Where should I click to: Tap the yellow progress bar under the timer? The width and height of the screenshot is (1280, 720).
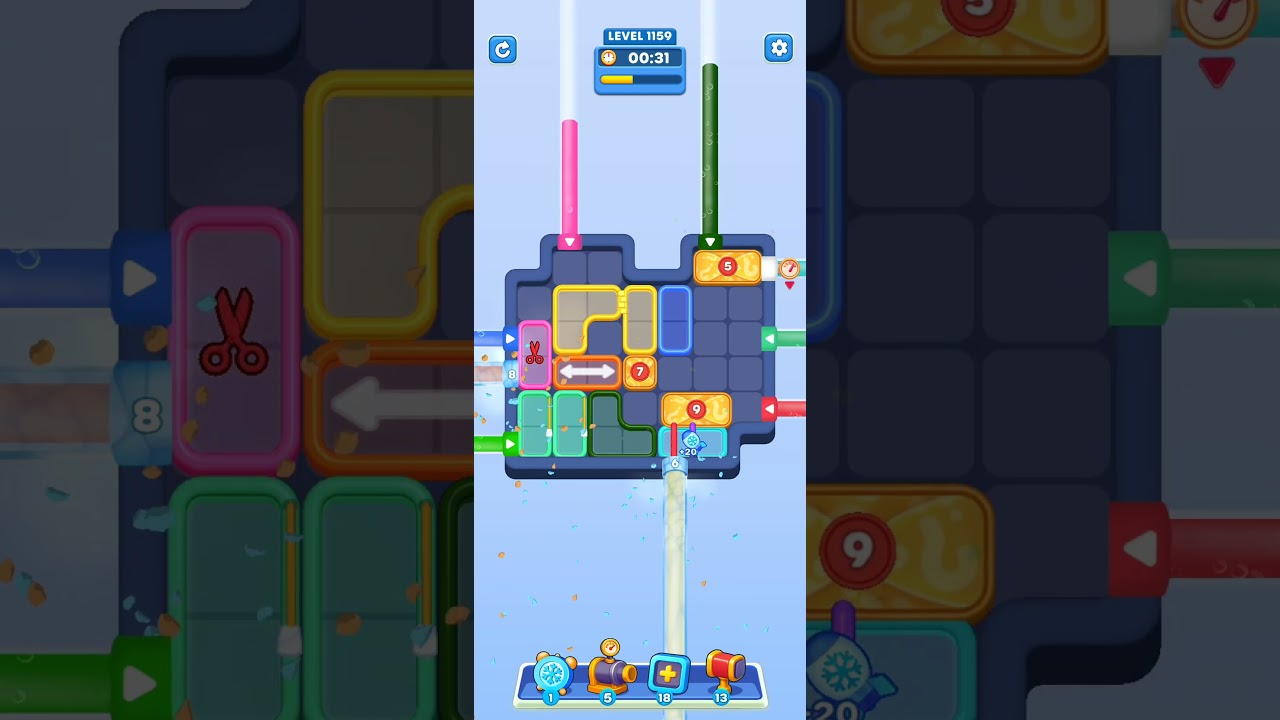640,77
